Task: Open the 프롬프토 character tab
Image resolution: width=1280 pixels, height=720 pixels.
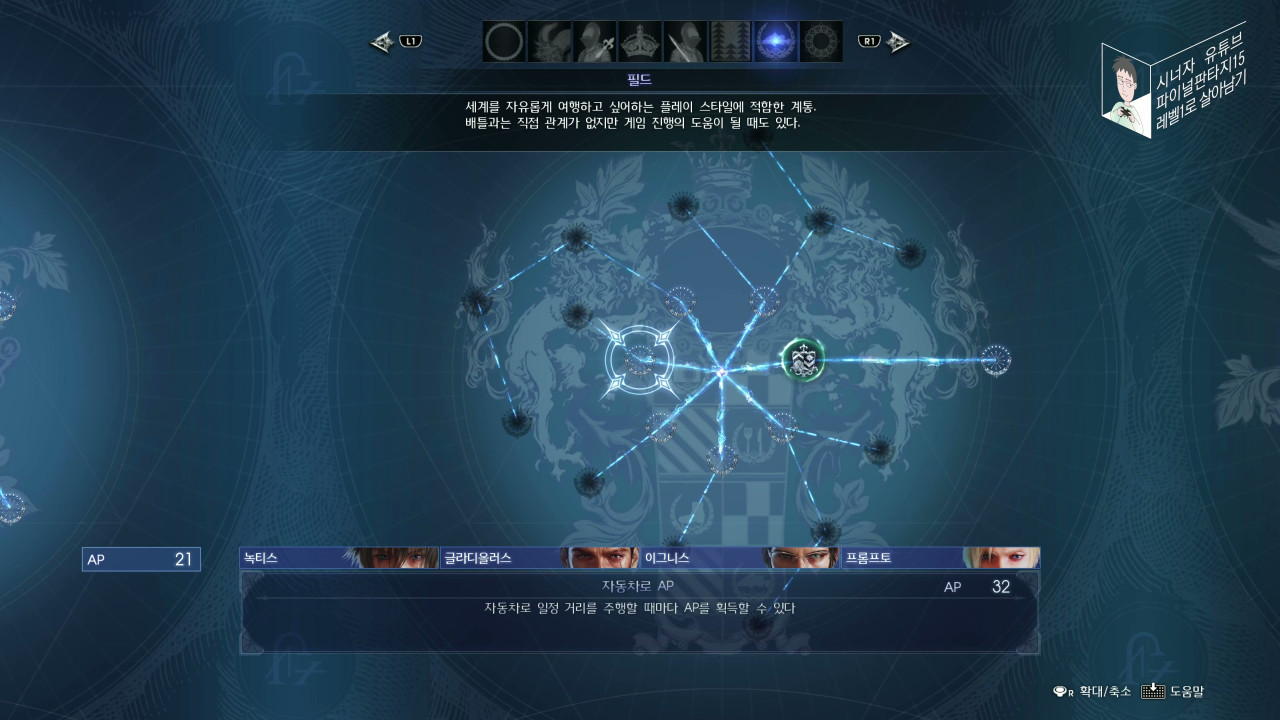Action: (x=939, y=558)
